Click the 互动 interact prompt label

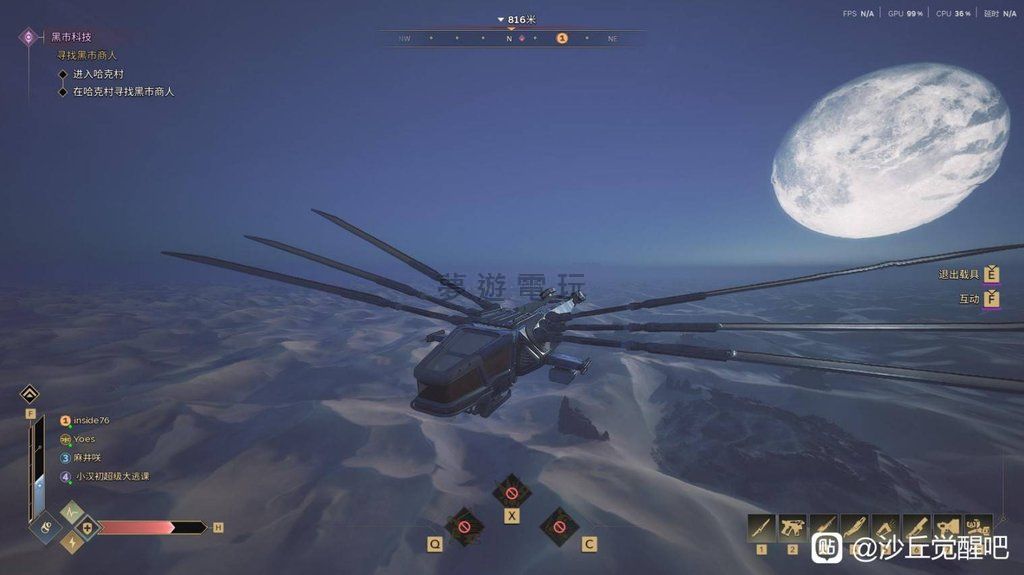pyautogui.click(x=969, y=299)
